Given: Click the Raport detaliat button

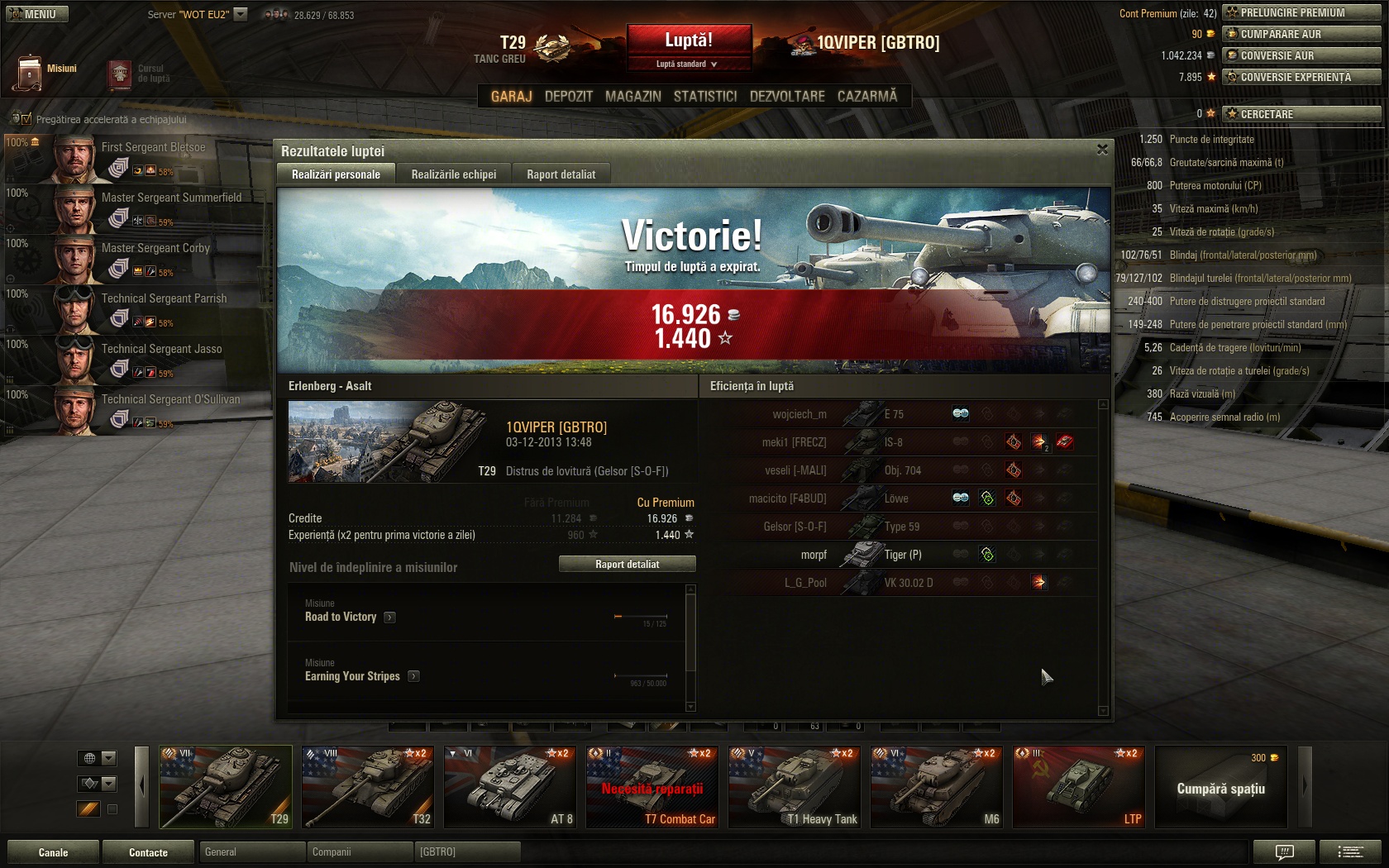Looking at the screenshot, I should pos(627,564).
